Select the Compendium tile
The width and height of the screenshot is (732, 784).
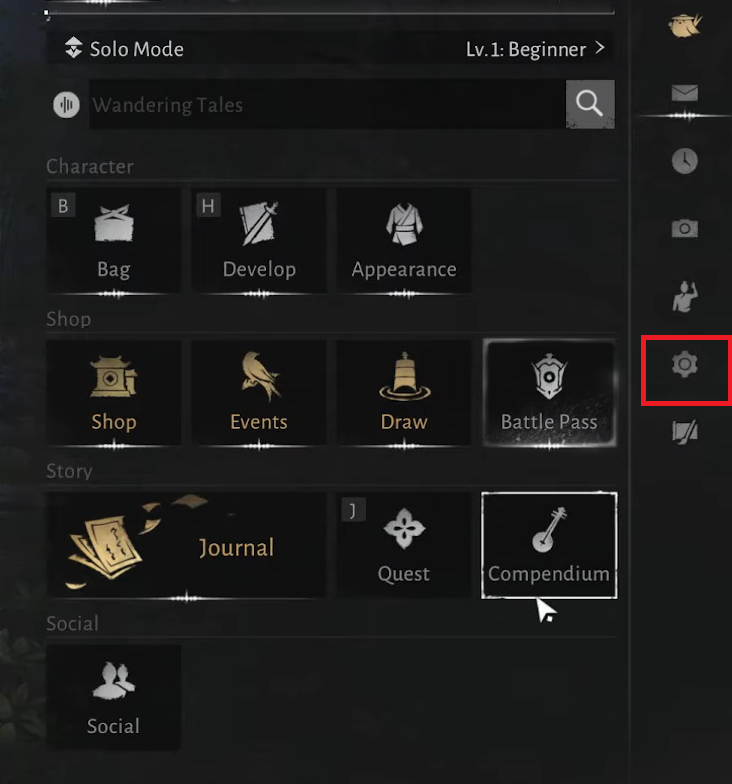(549, 545)
